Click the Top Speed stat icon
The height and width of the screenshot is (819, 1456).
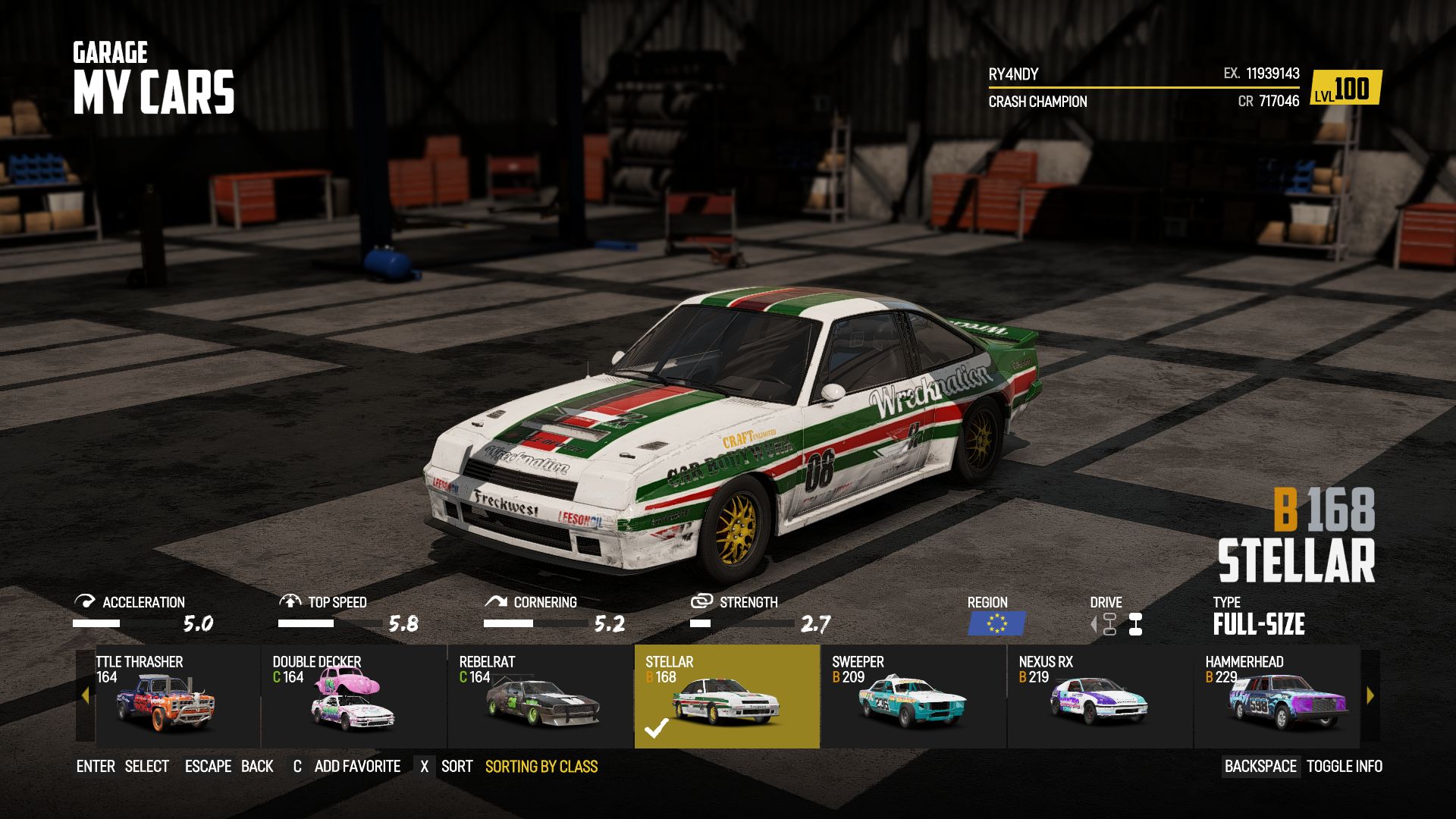[x=292, y=602]
